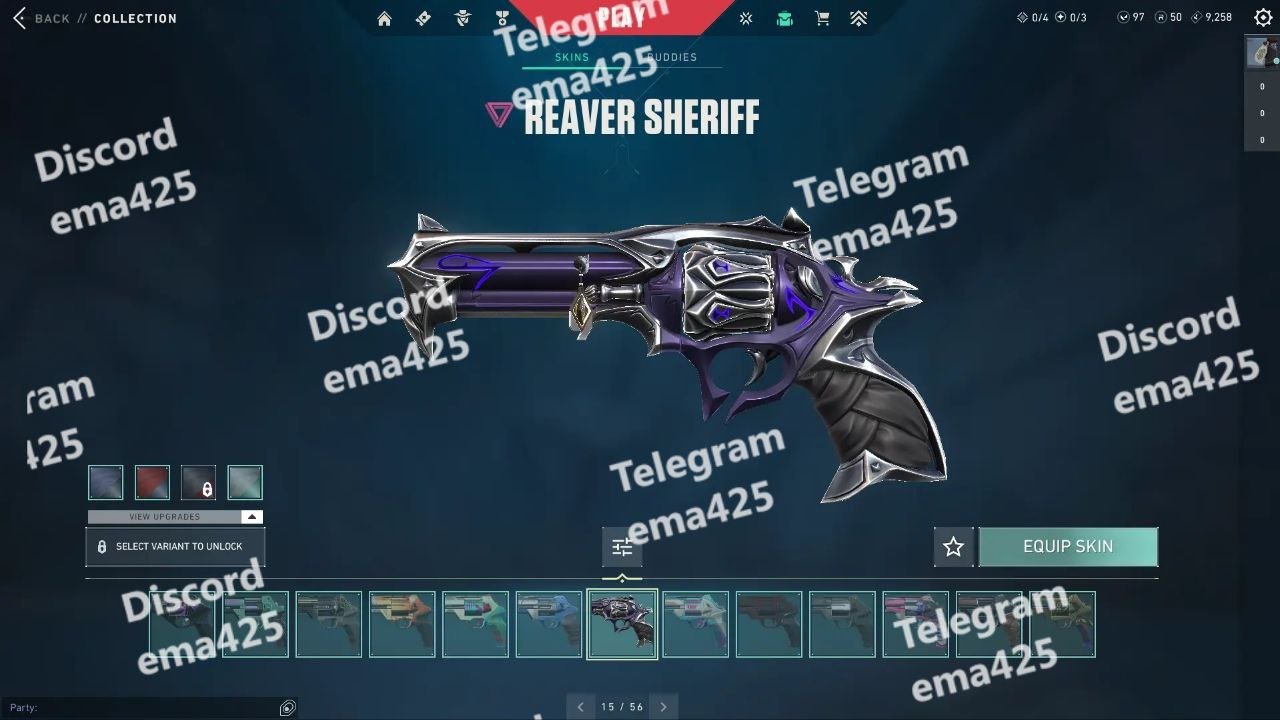
Task: Open the home icon in top navigation
Action: 384,18
